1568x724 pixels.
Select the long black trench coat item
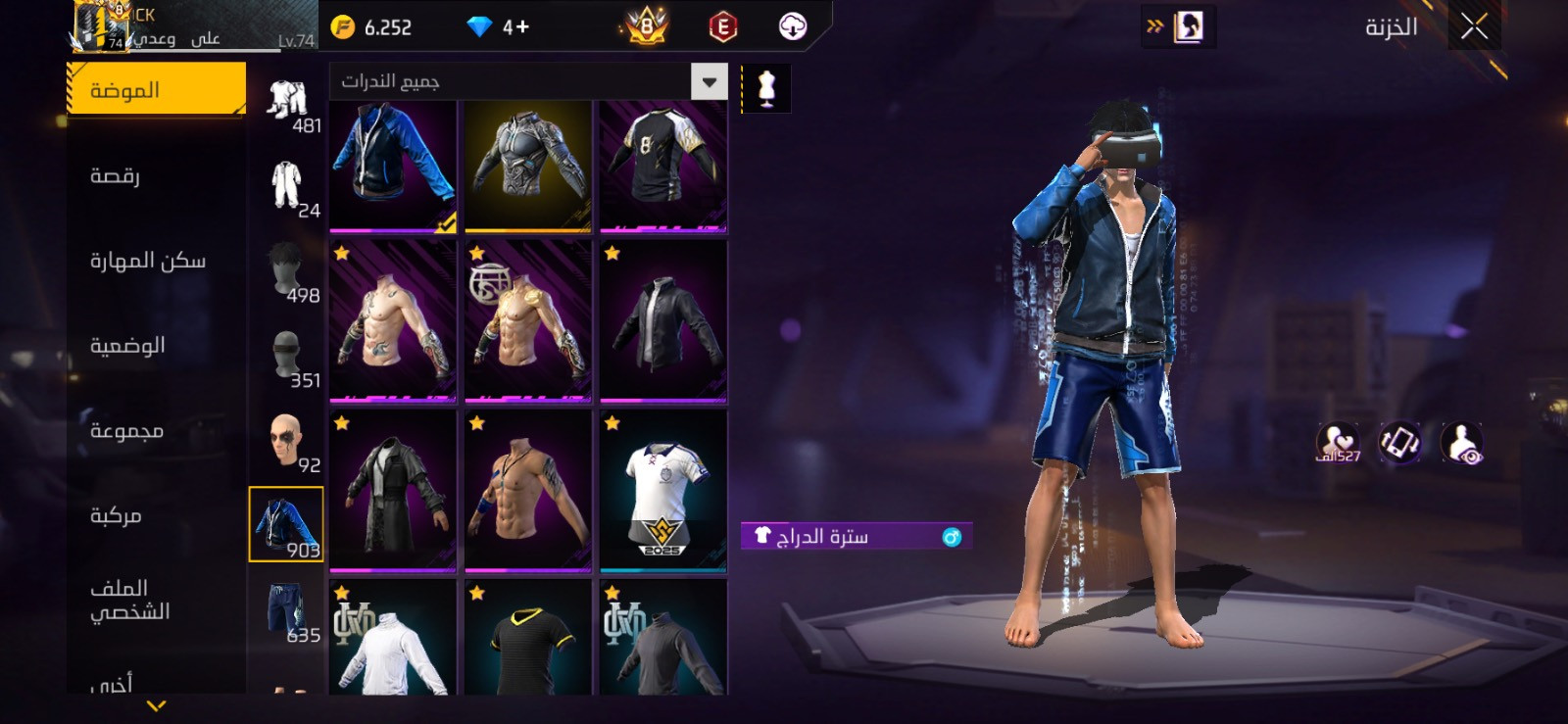(393, 489)
